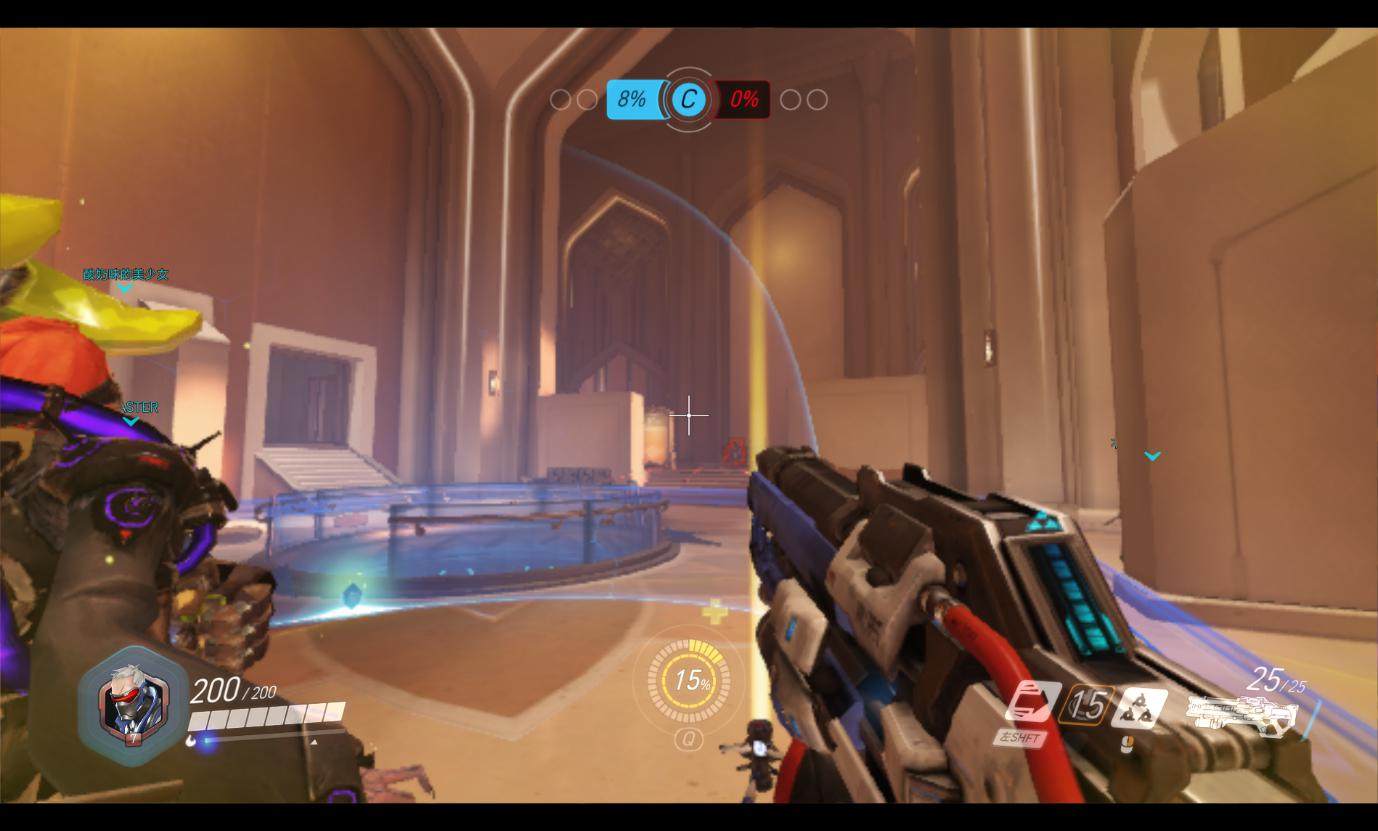Click the ultimate charge meter
Viewport: 1378px width, 831px height.
[689, 682]
